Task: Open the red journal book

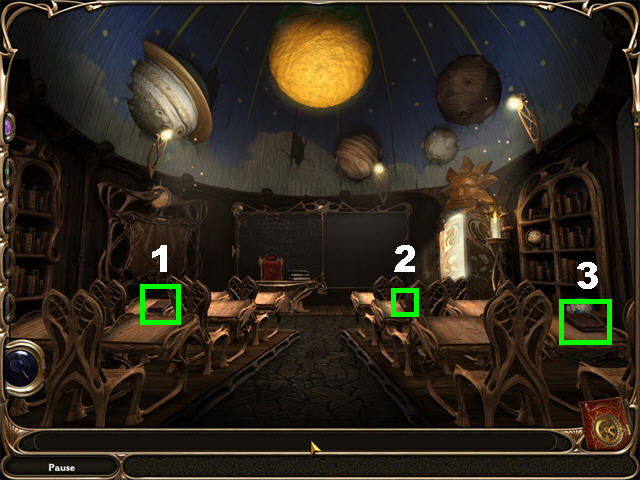Action: (604, 424)
